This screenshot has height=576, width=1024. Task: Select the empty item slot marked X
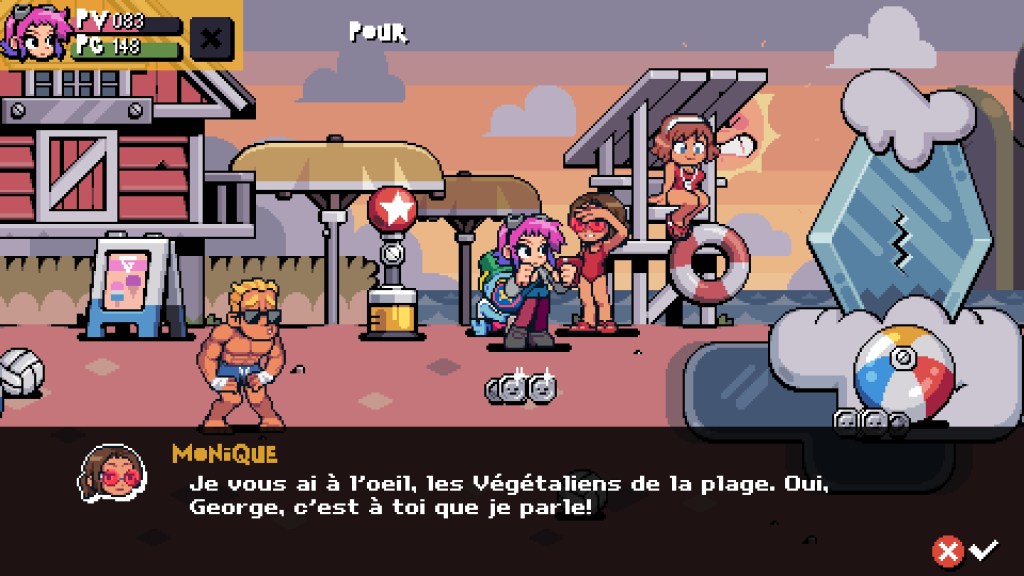(211, 39)
